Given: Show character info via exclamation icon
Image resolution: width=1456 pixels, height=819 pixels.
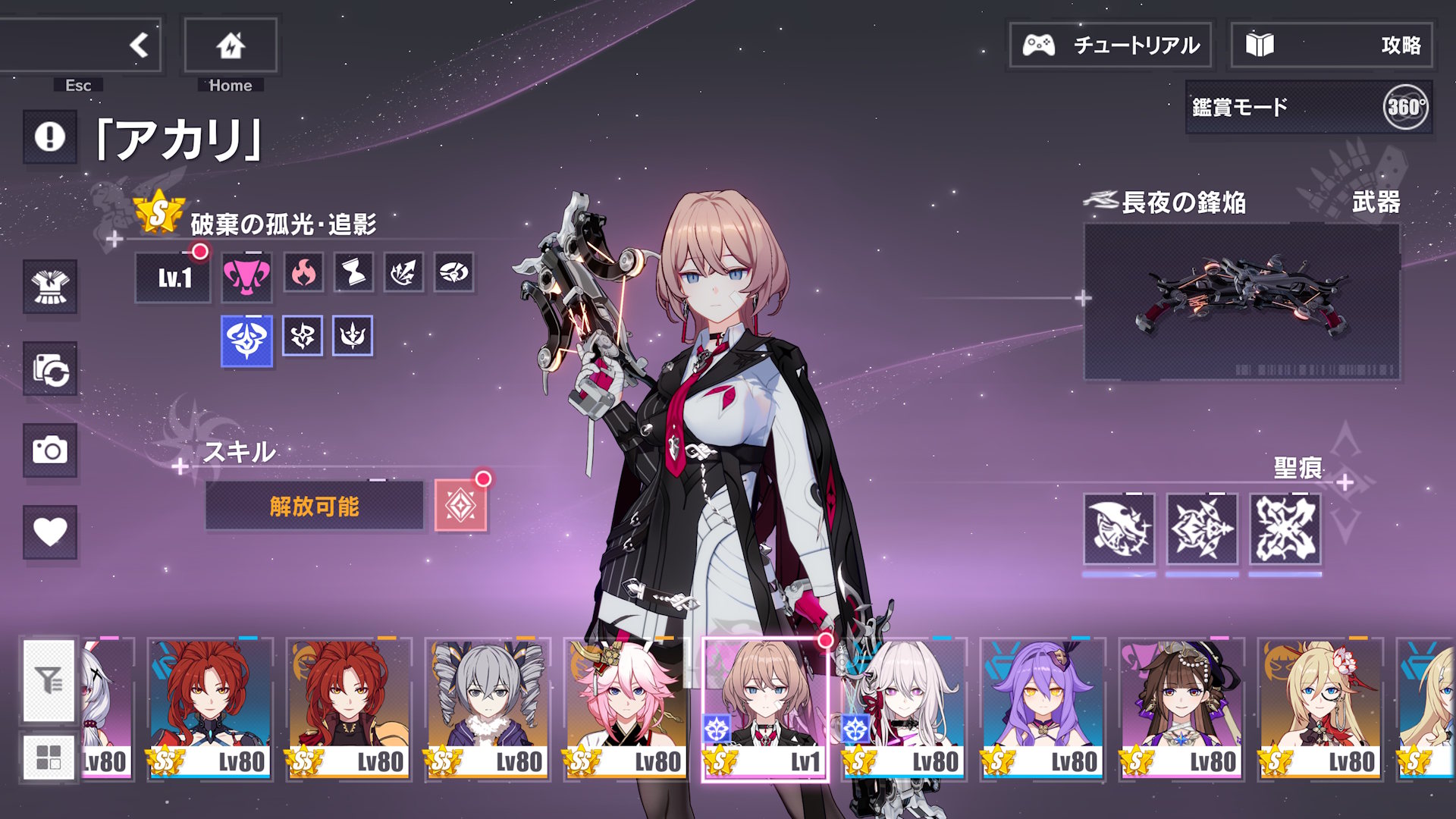Looking at the screenshot, I should [x=50, y=137].
